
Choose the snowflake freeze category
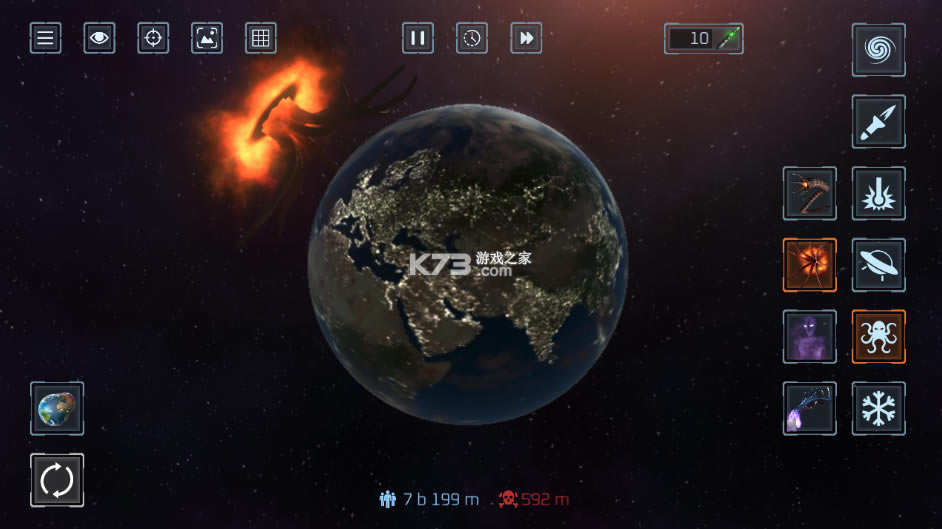[x=879, y=408]
